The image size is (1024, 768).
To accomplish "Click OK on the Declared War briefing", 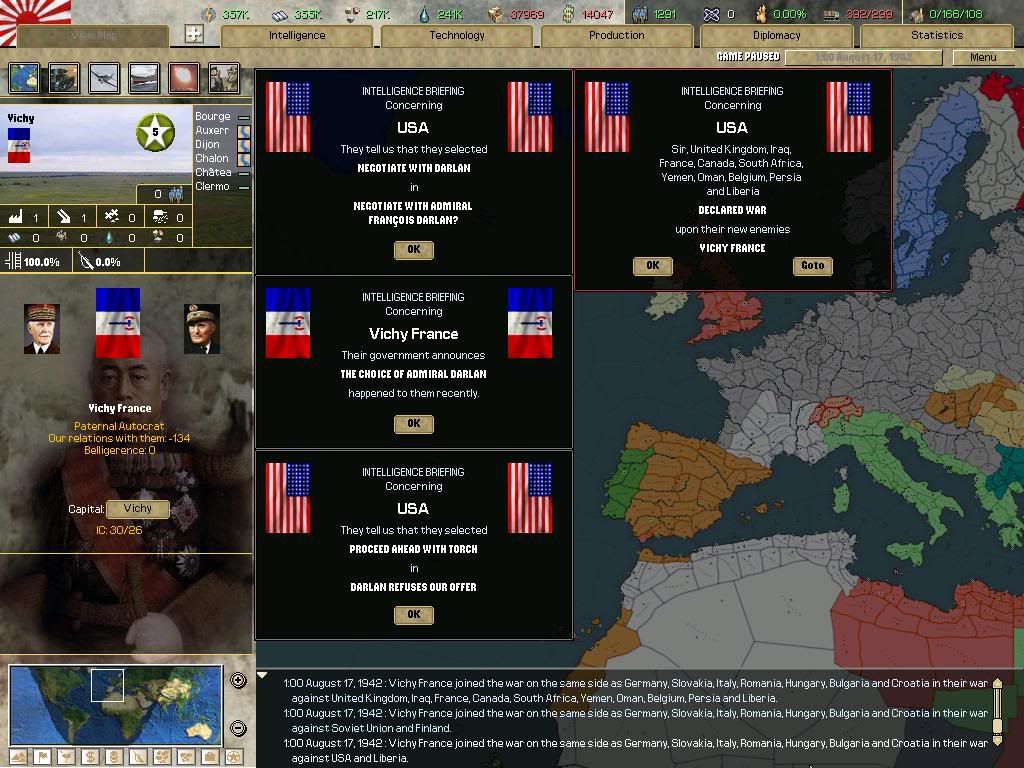I will (652, 266).
